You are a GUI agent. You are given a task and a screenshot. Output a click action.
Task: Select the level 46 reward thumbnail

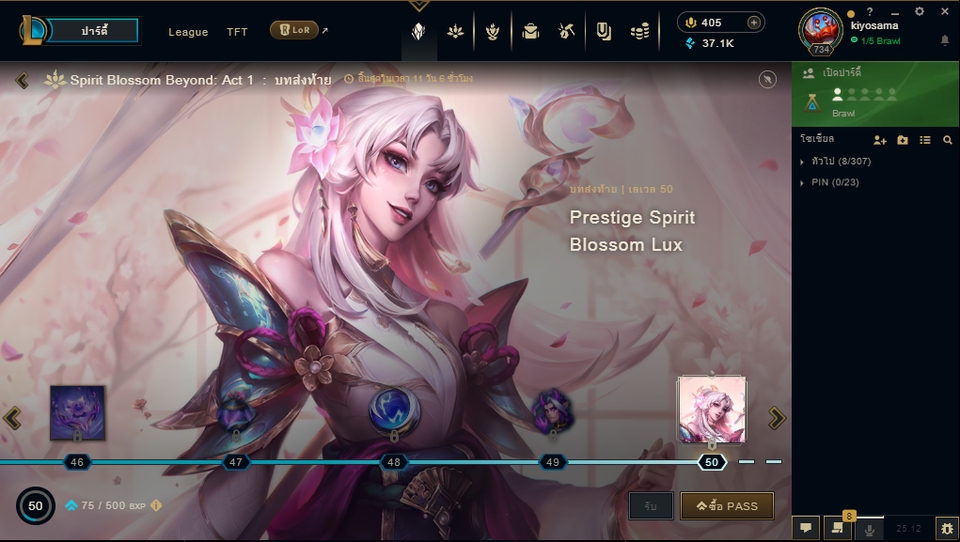(x=77, y=412)
